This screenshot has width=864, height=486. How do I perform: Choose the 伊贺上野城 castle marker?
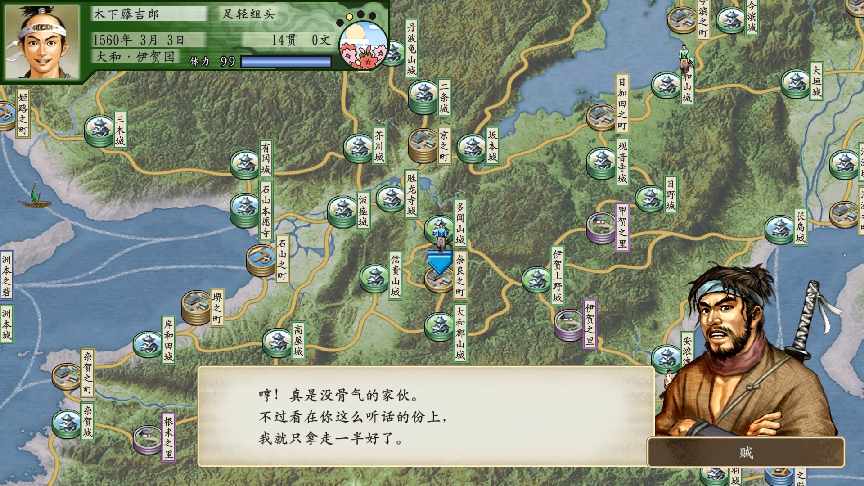536,279
